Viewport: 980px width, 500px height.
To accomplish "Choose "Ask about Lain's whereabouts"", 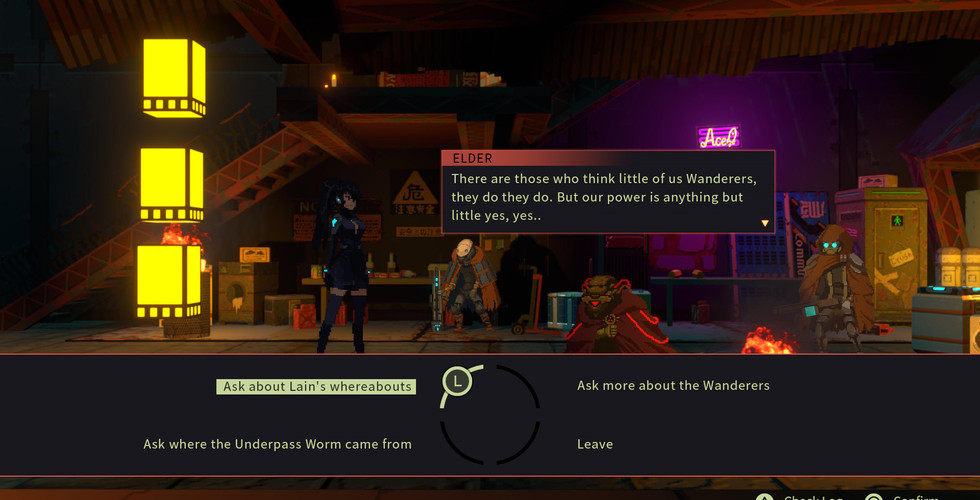I will click(x=316, y=387).
